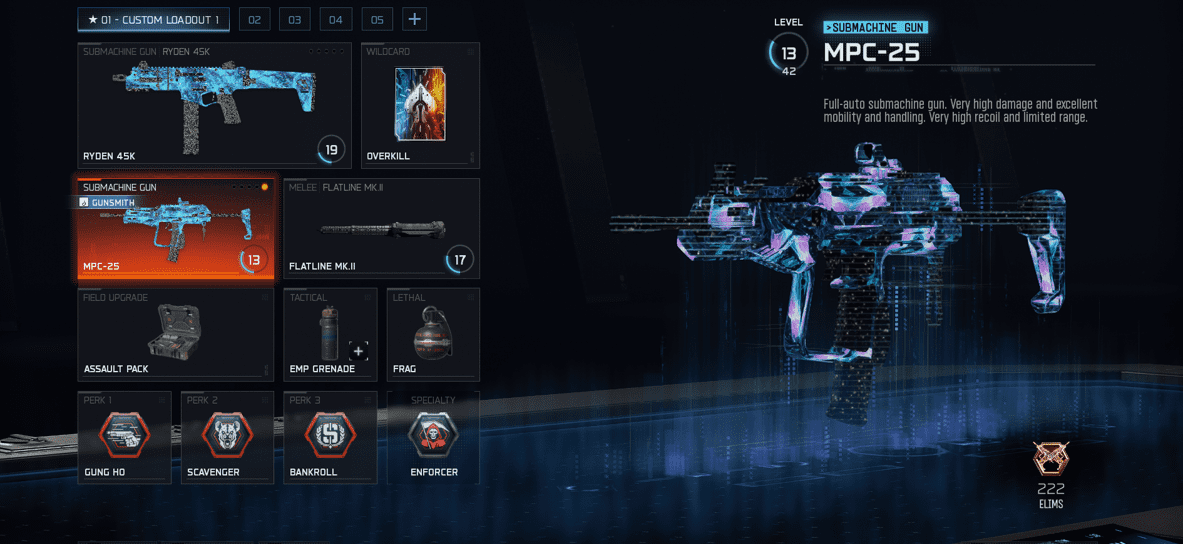Change the Gung Ho perk 1

point(124,437)
